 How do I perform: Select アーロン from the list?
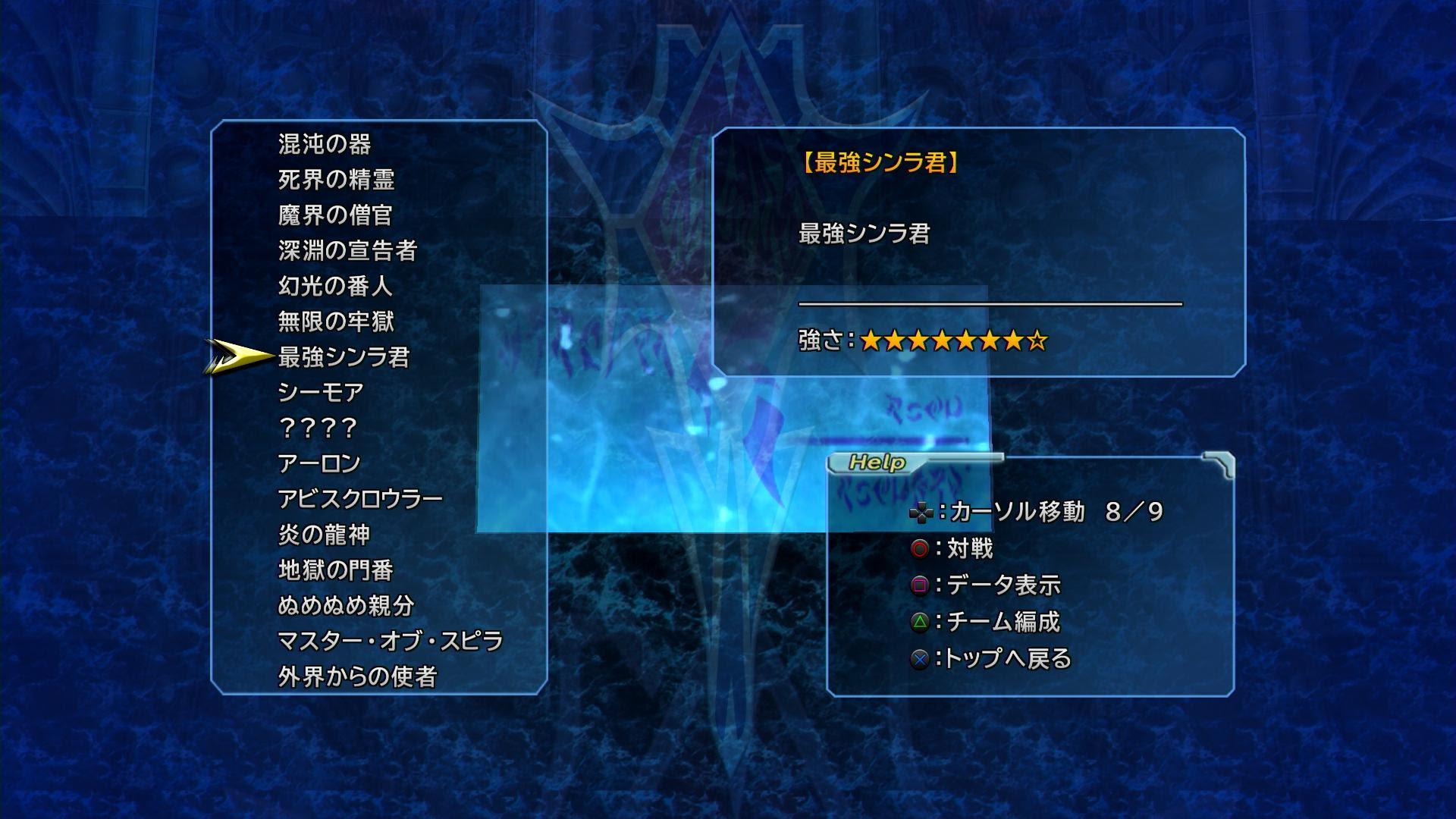[x=318, y=463]
